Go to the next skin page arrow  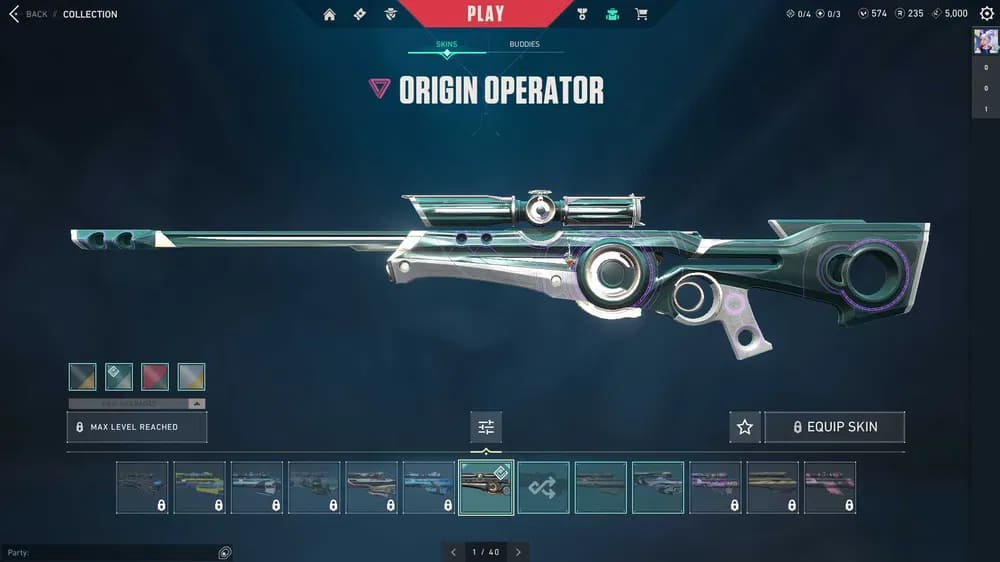(518, 551)
